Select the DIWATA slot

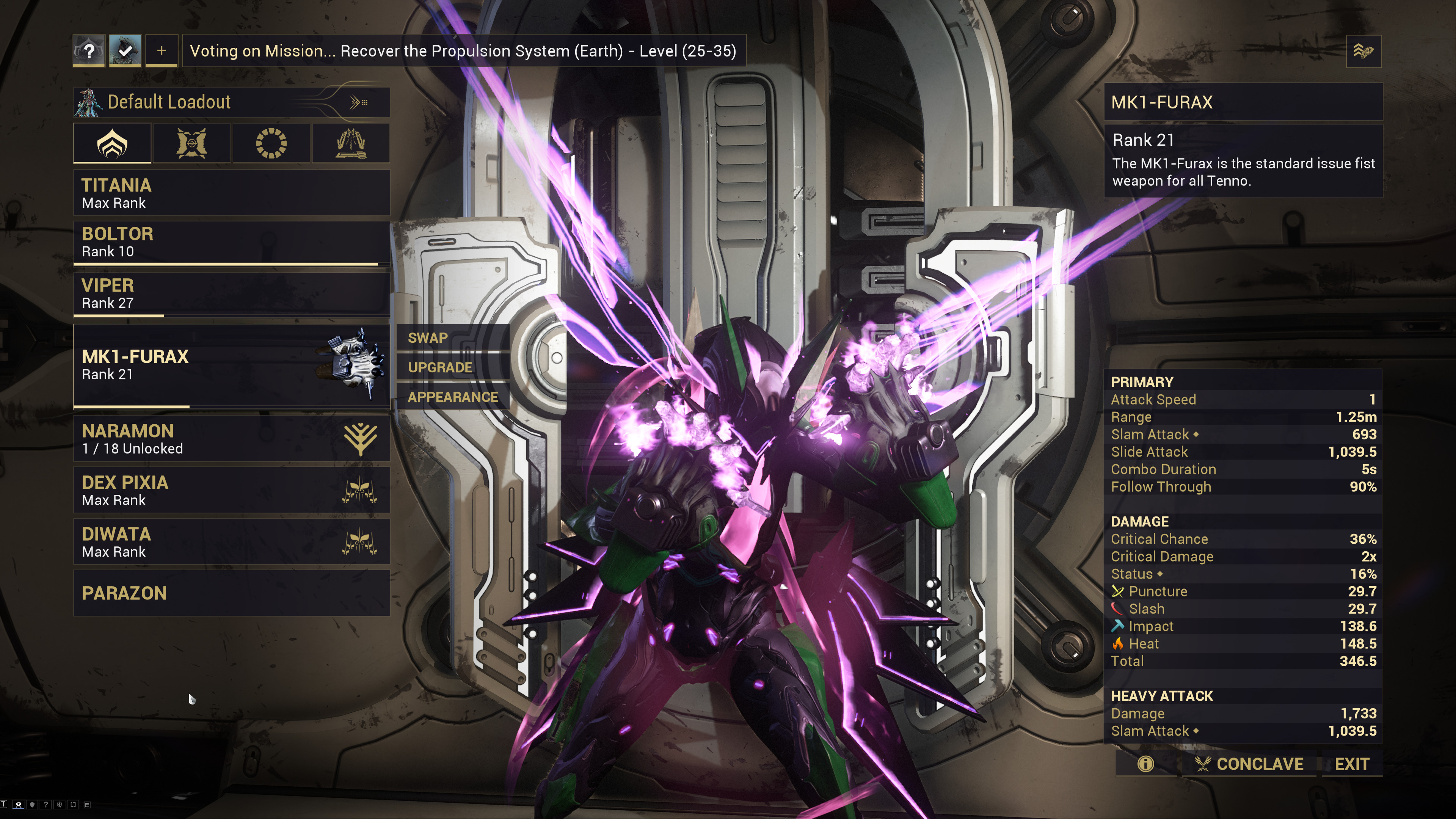click(x=231, y=541)
